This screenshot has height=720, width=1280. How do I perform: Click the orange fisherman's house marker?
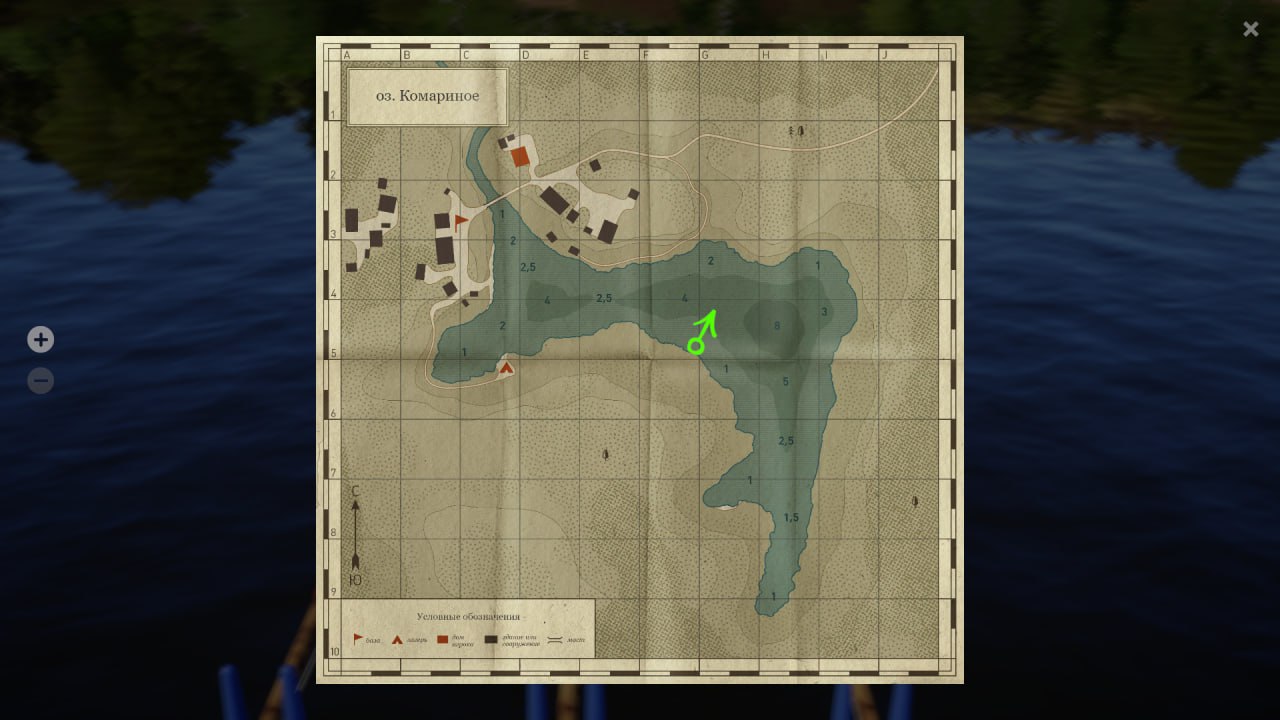coord(520,156)
